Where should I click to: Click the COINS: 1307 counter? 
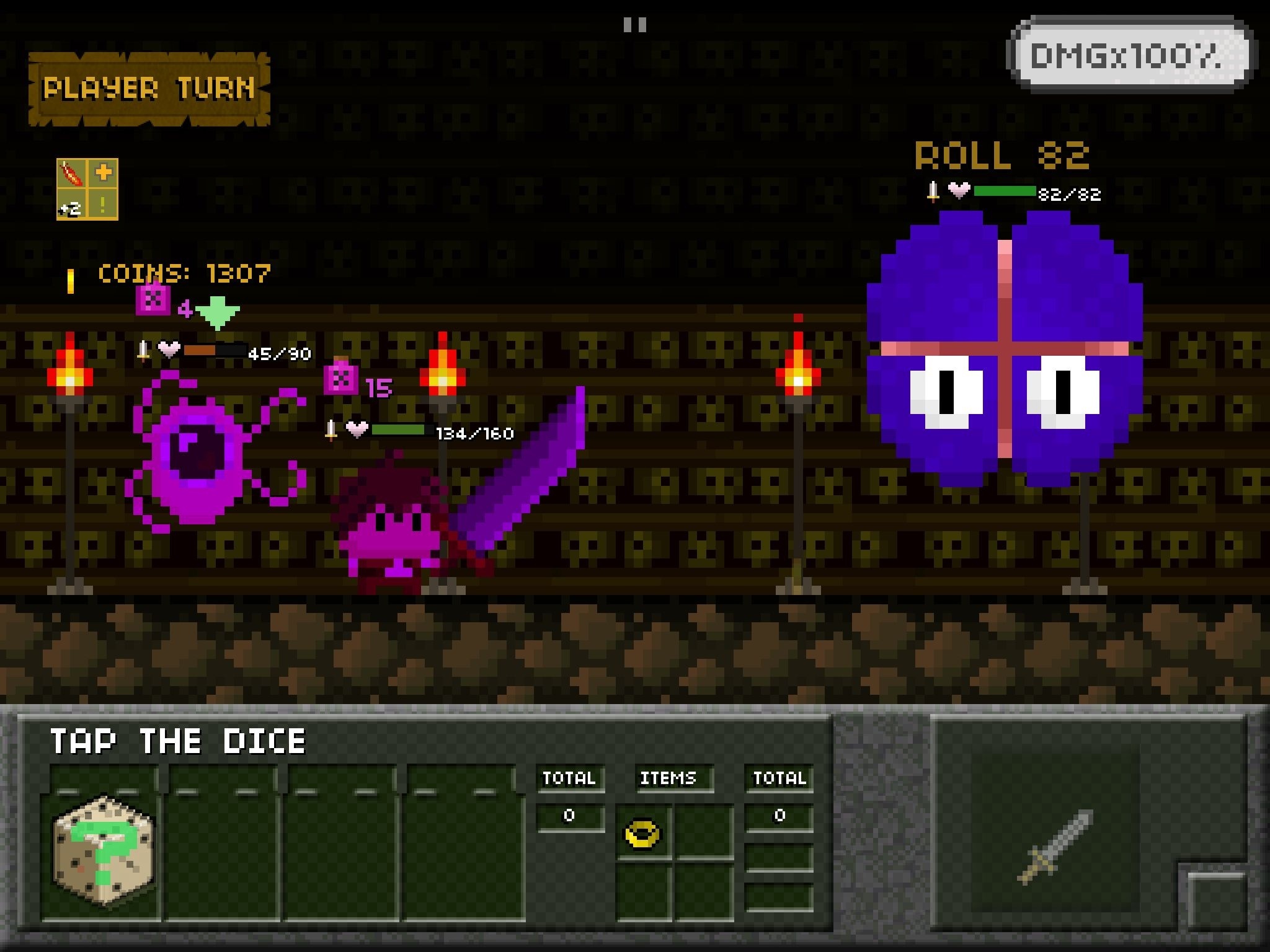[x=184, y=273]
